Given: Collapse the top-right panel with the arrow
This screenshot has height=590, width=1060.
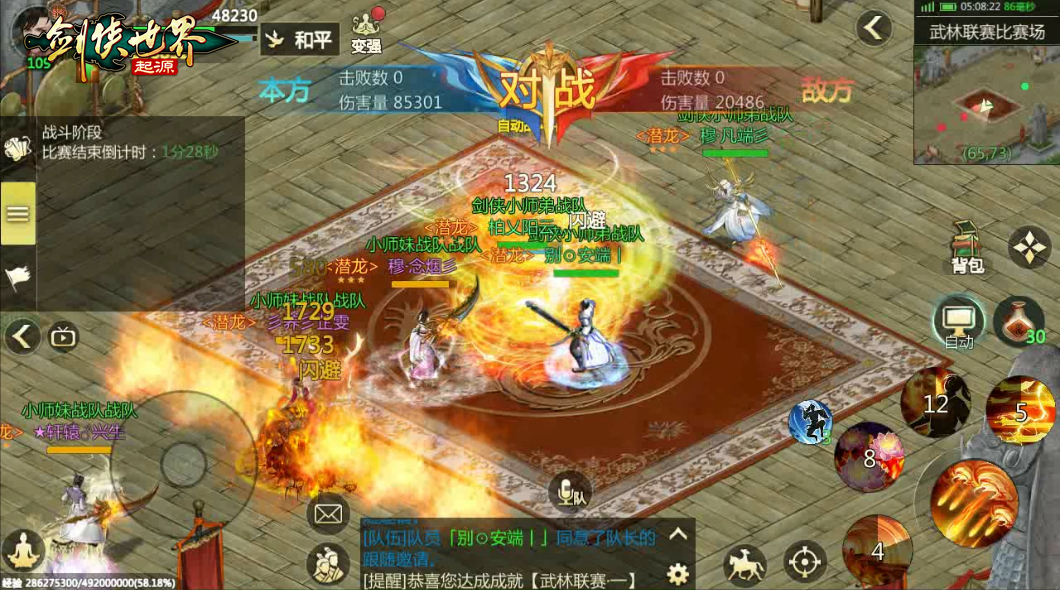Looking at the screenshot, I should [x=874, y=28].
